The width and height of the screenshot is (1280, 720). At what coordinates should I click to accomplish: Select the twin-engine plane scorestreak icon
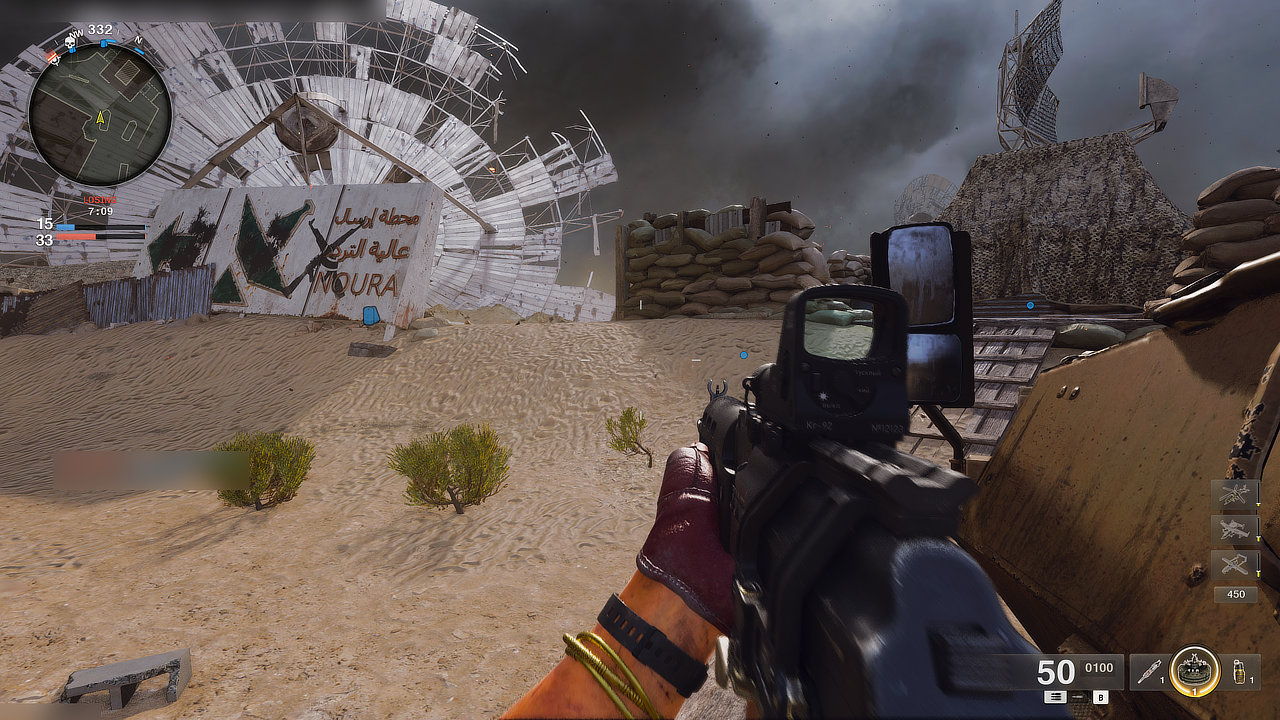coord(1234,529)
